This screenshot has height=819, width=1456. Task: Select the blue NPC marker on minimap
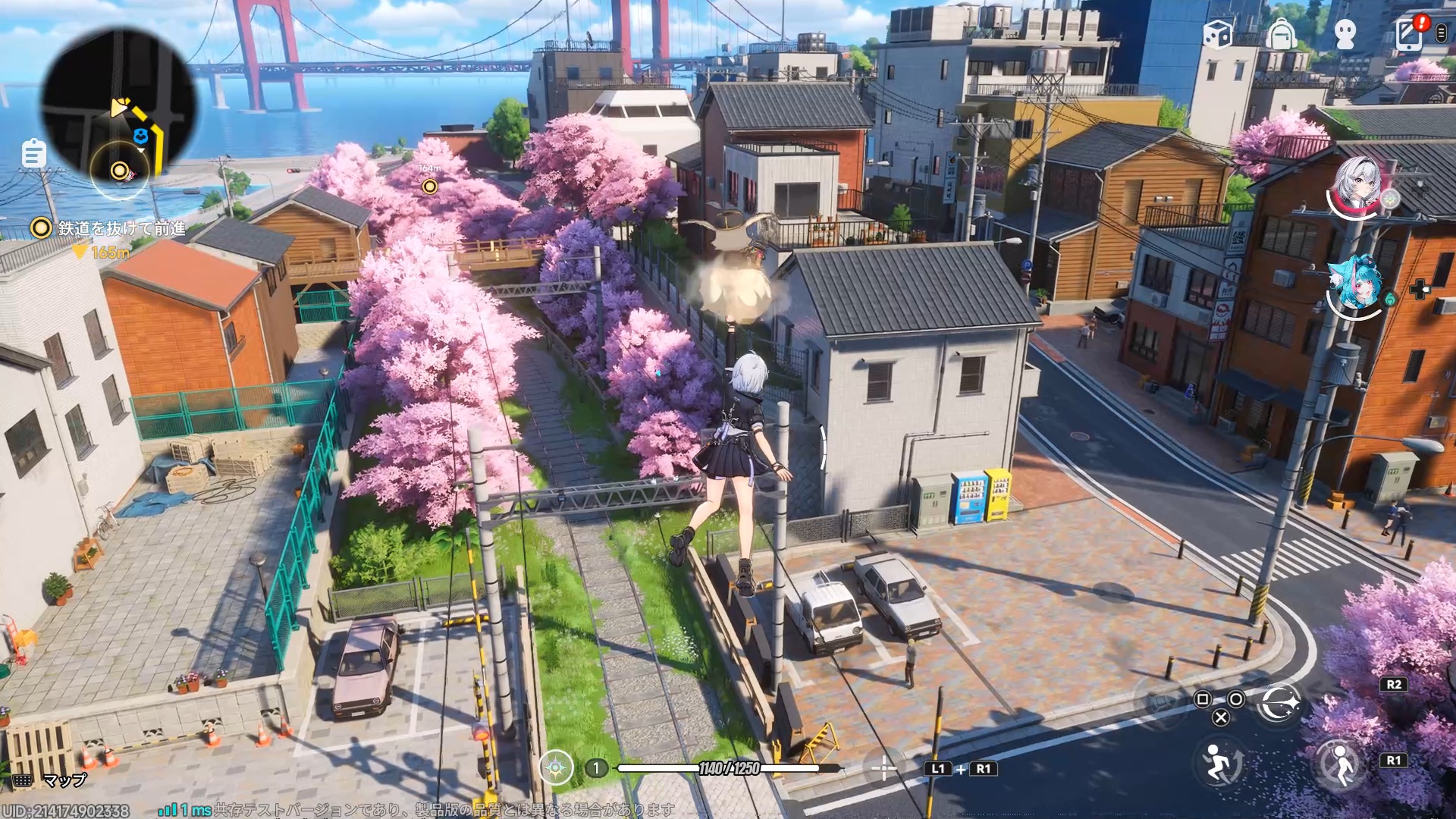point(140,136)
